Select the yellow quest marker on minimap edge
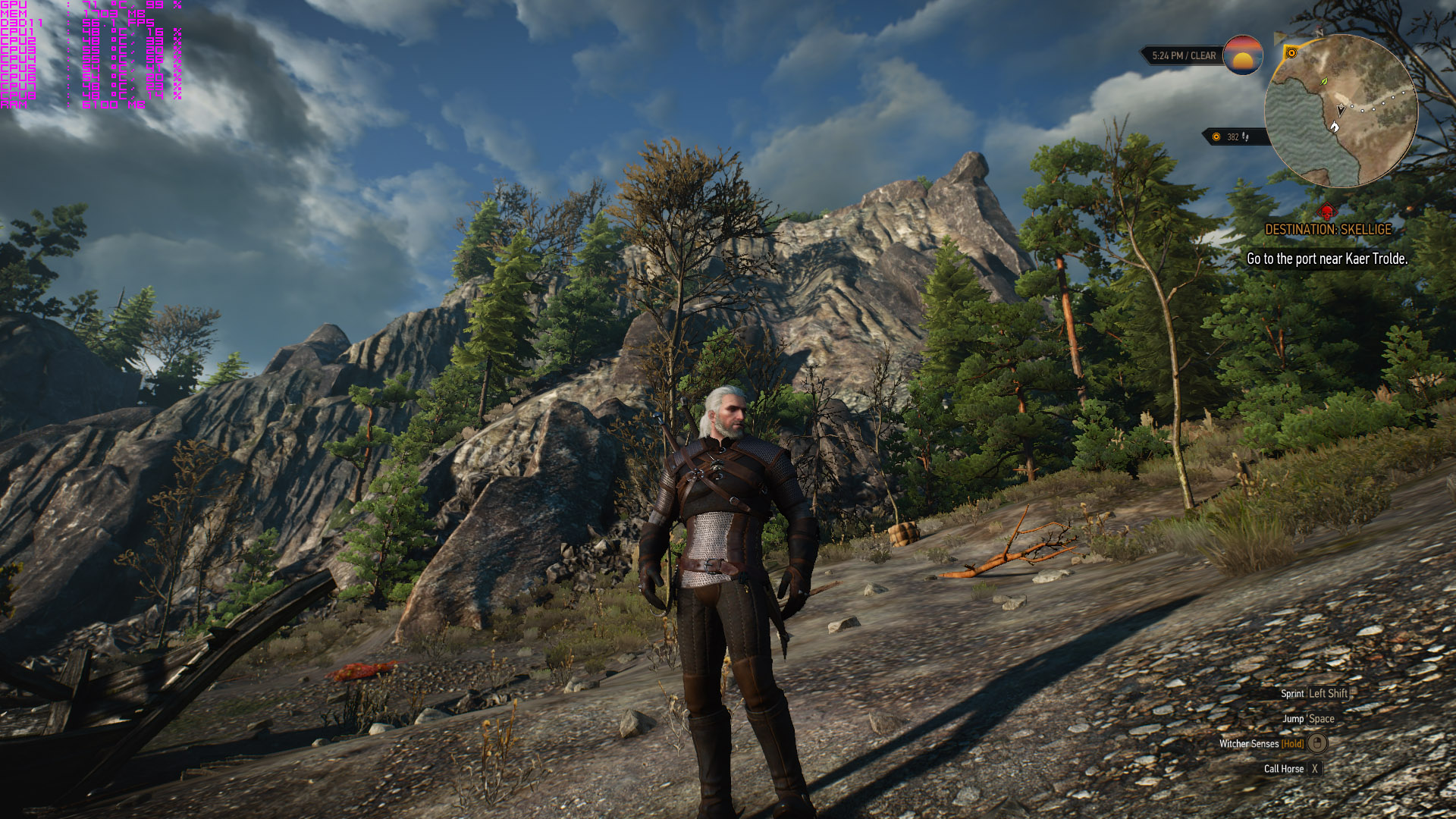Screen dimensions: 1456x819 click(x=1291, y=53)
